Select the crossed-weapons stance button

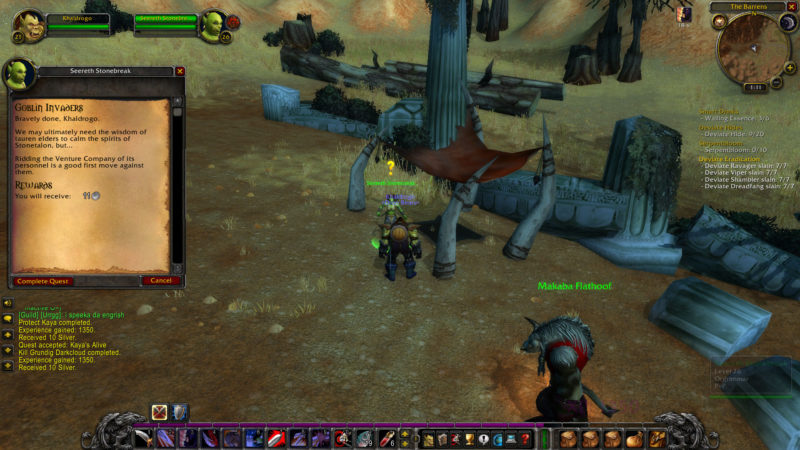(159, 412)
